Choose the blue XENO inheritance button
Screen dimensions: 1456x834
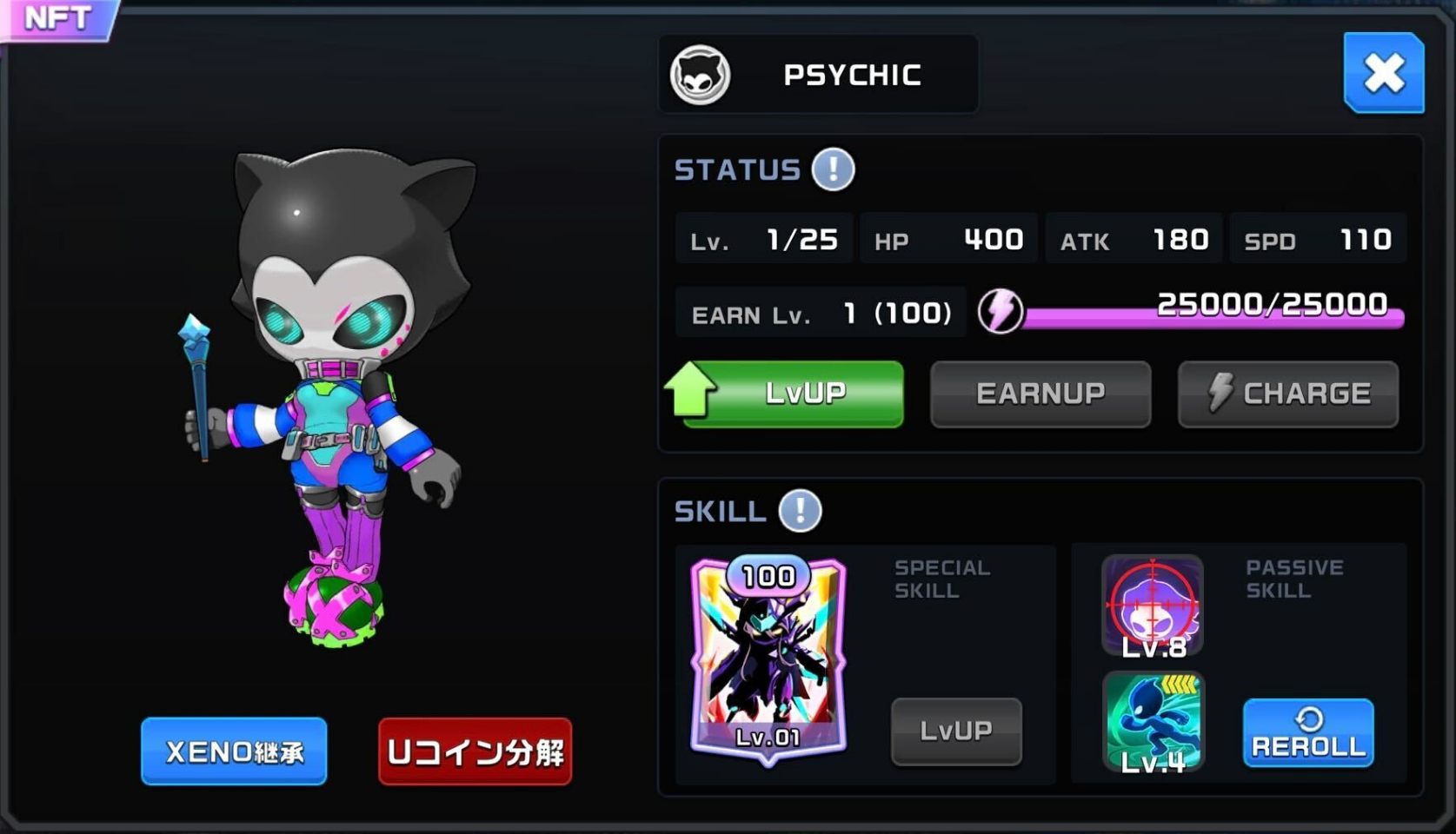[234, 751]
